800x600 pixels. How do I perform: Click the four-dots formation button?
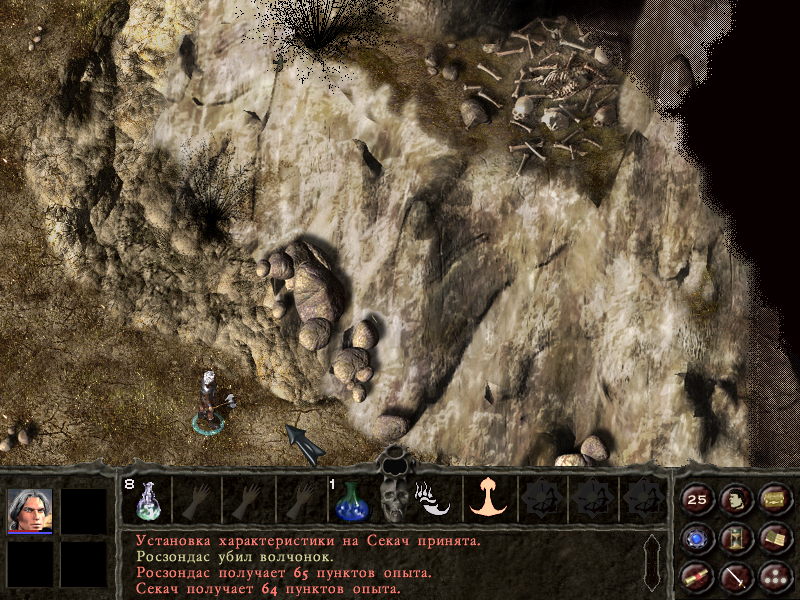click(773, 578)
